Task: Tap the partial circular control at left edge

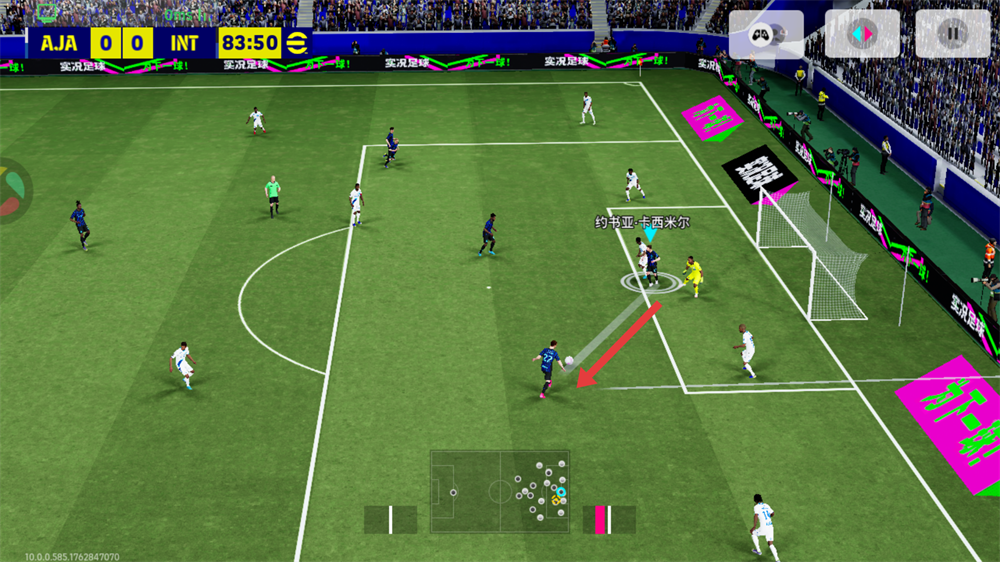Action: 12,189
